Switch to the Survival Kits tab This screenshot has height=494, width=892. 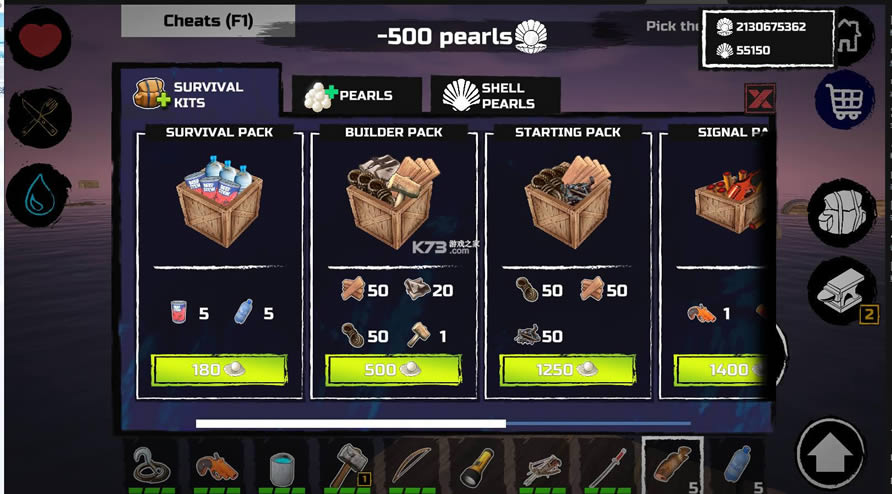(195, 94)
